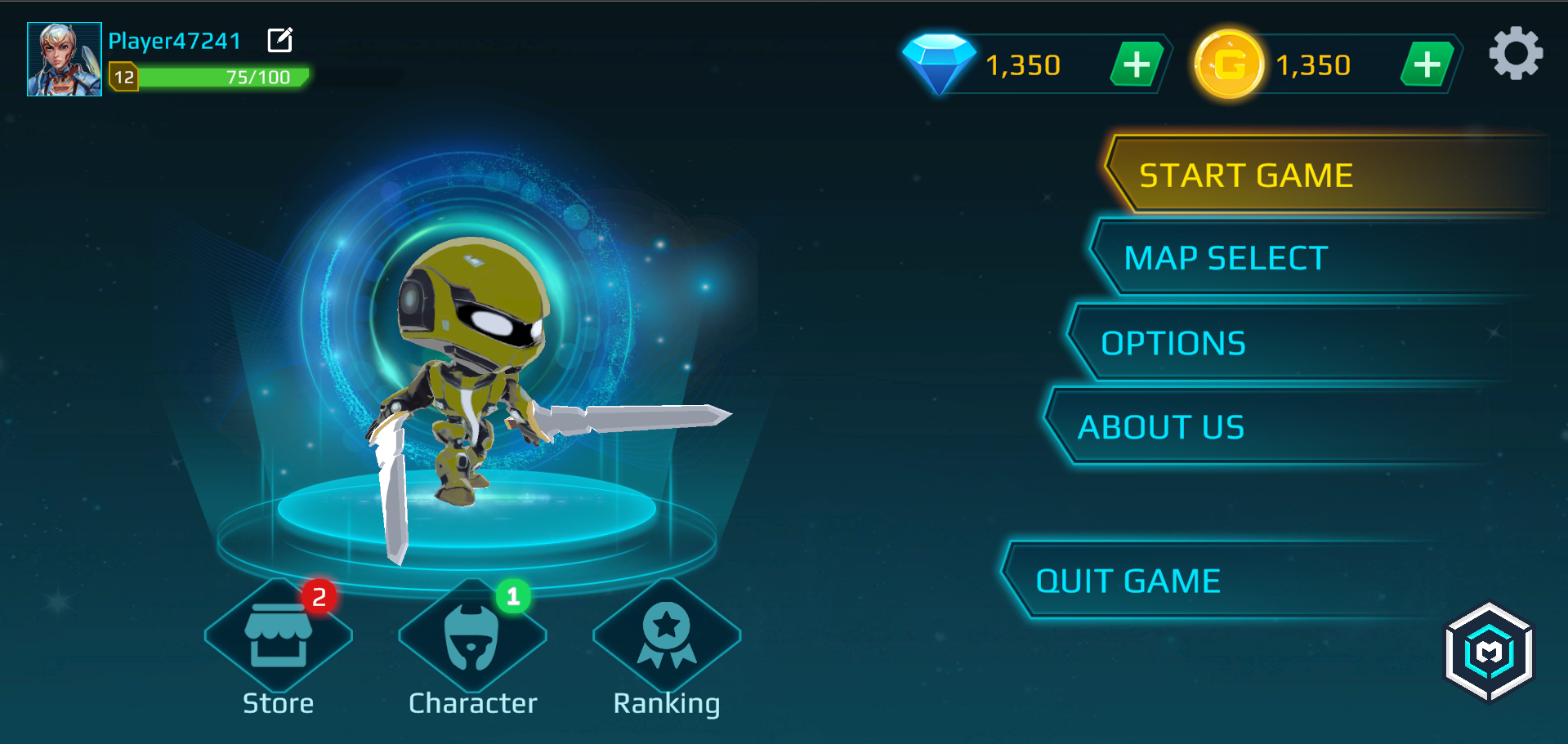This screenshot has height=744, width=1568.
Task: Click the 75/100 experience bar
Action: 225,78
